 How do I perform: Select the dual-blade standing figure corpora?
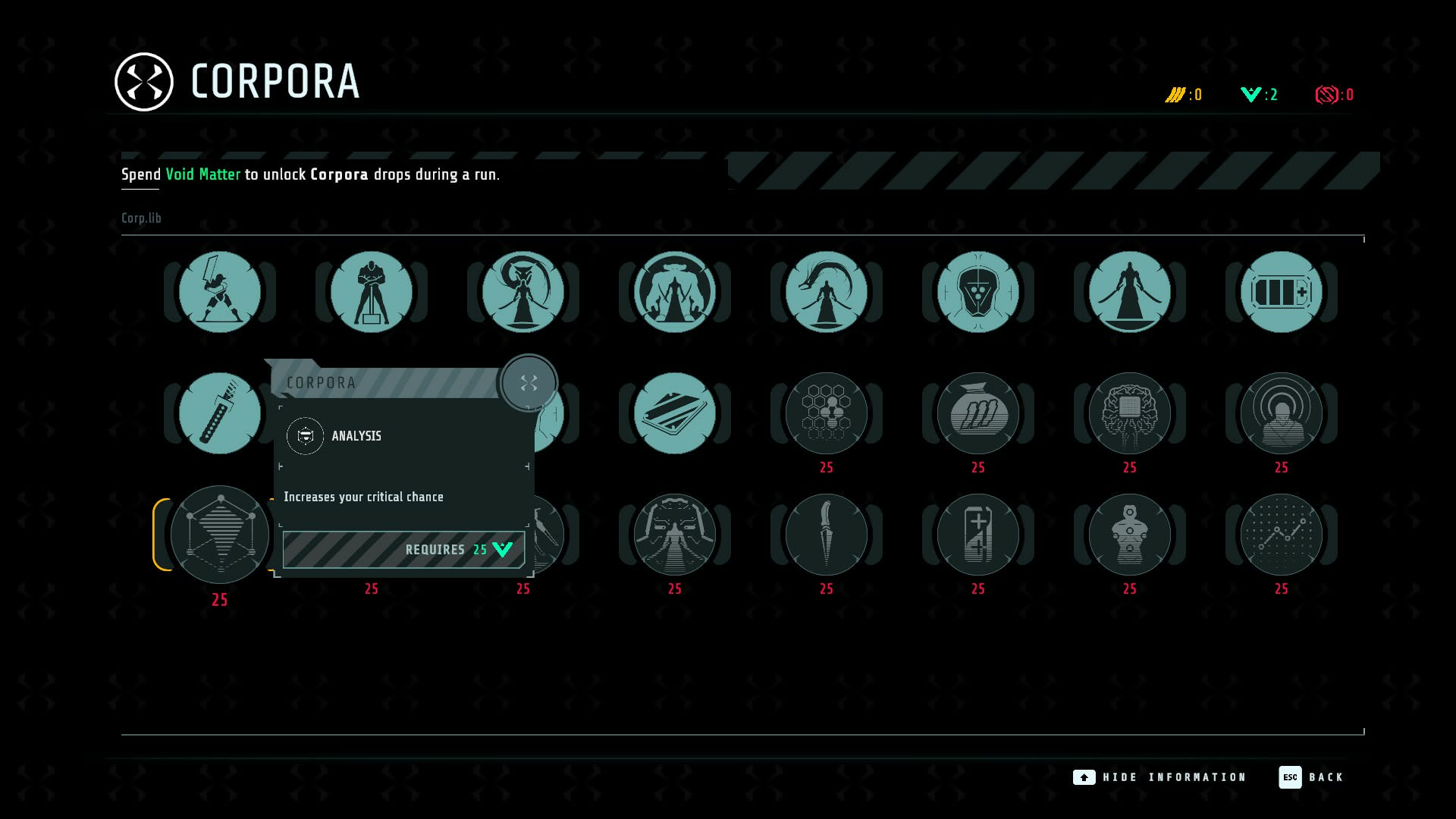click(1130, 292)
